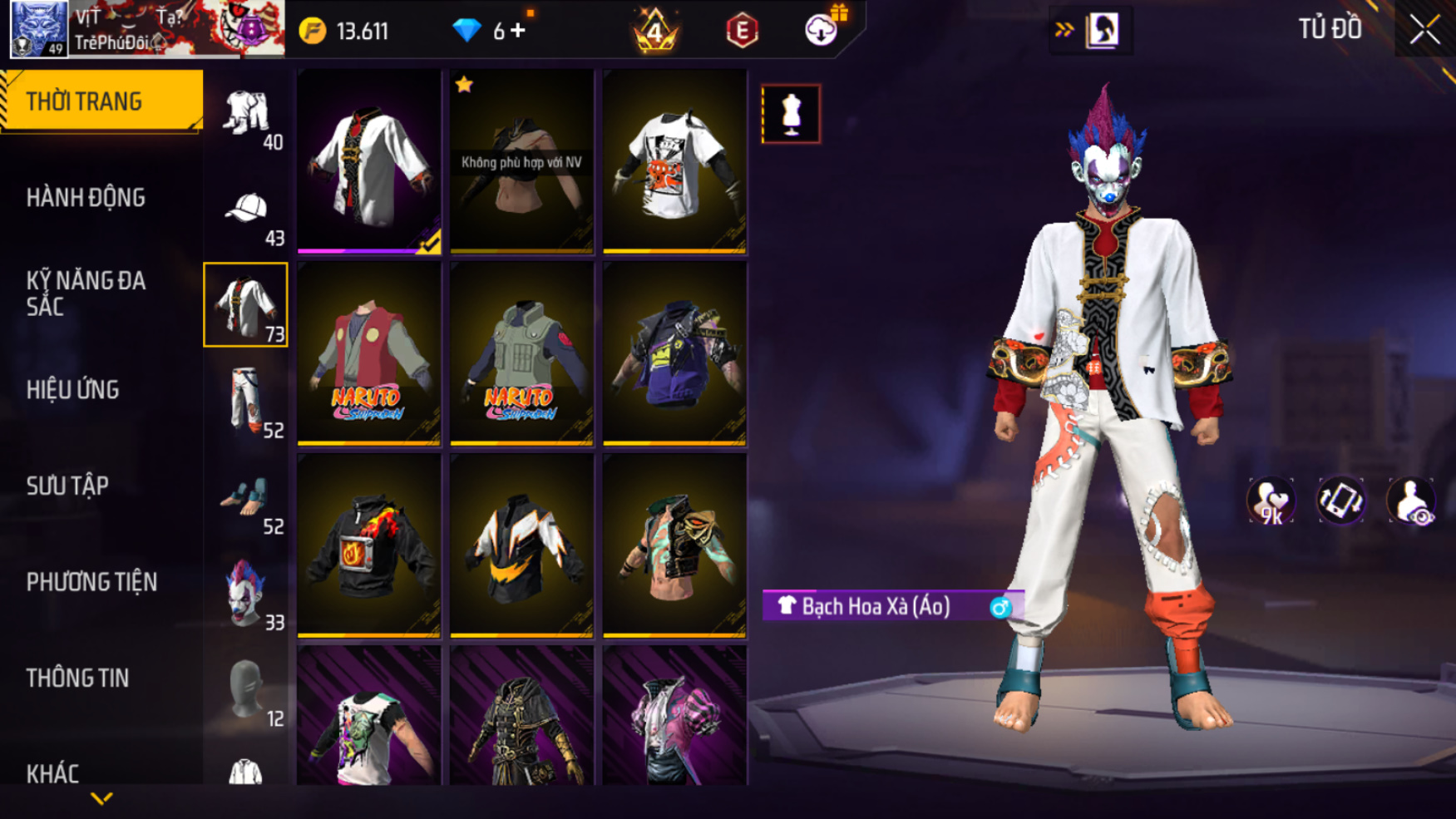Open the clown mask category
Viewport: 1456px width, 819px height.
coord(246,594)
